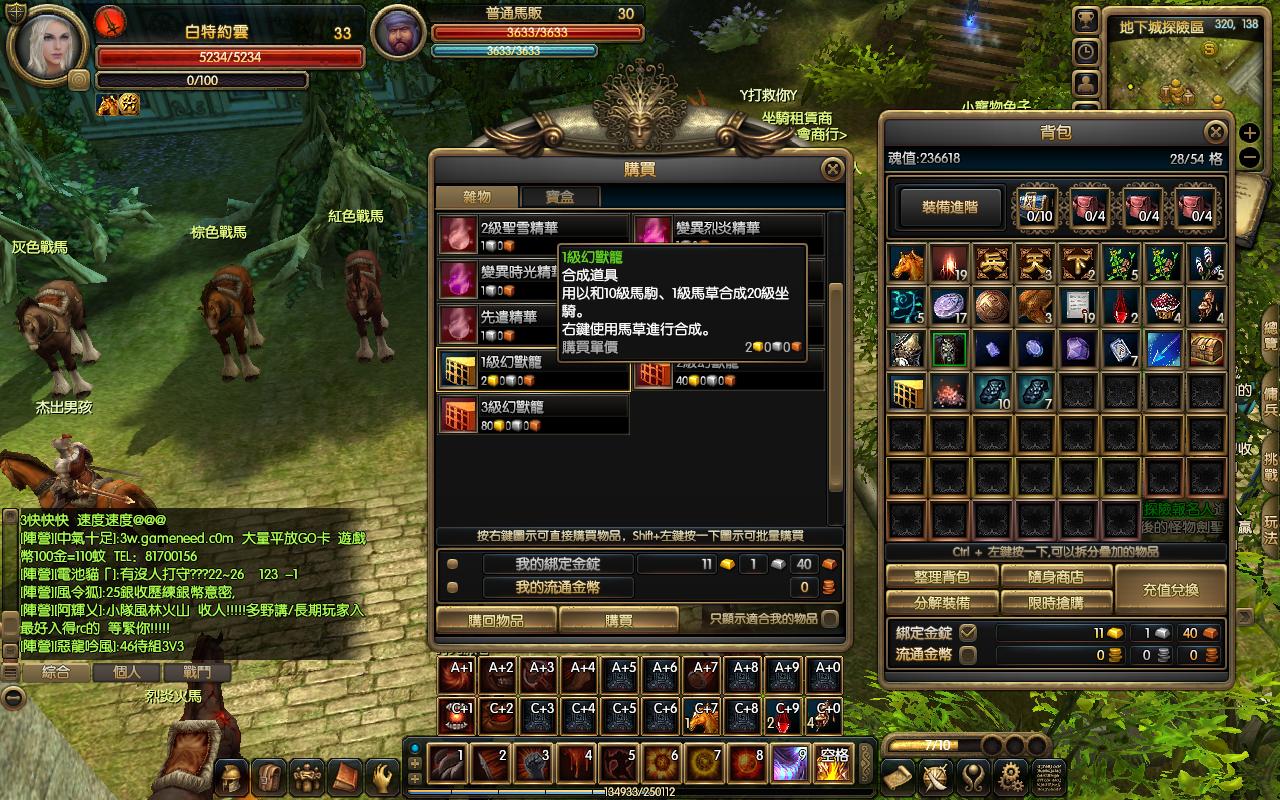Switch to the 寶盒 shop tab
Image resolution: width=1280 pixels, height=800 pixels.
coord(559,197)
